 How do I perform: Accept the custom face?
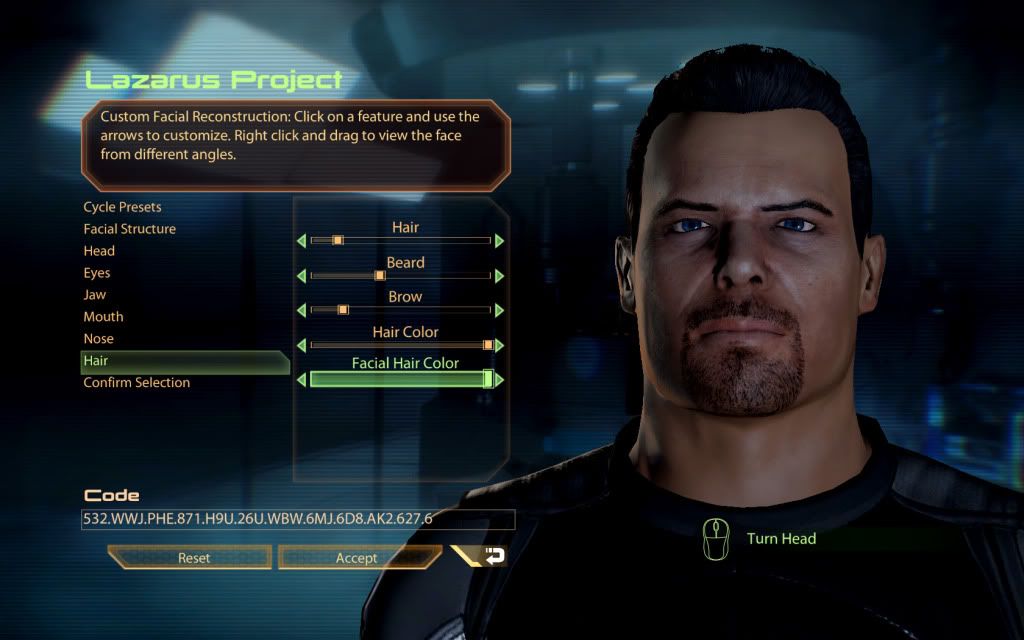356,558
